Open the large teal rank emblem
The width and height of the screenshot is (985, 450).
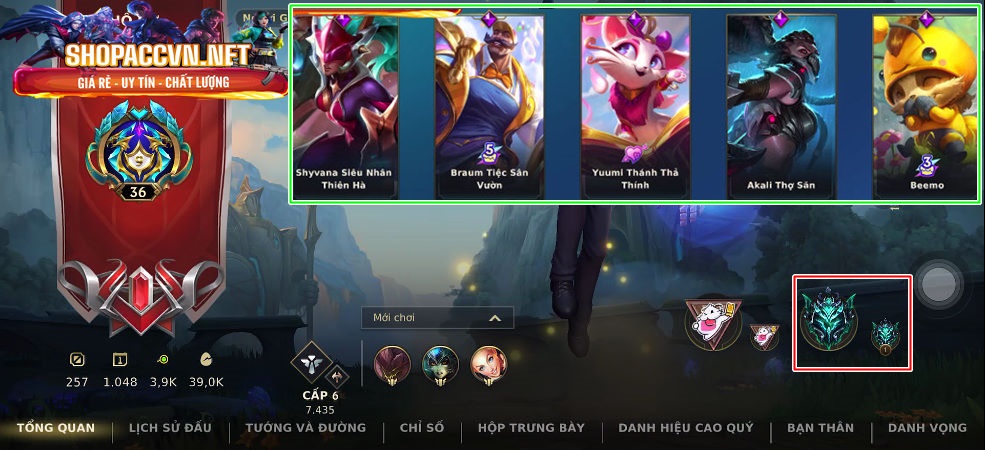pos(827,320)
